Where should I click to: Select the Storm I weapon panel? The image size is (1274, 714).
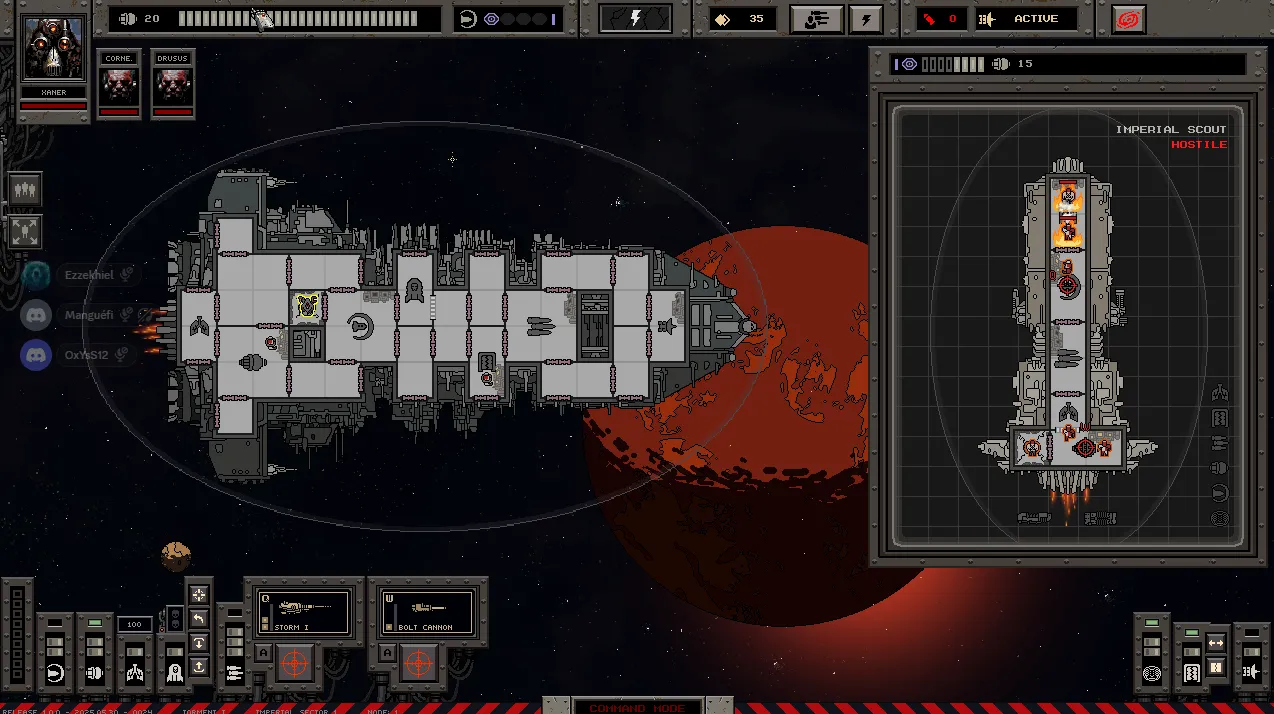[x=304, y=611]
